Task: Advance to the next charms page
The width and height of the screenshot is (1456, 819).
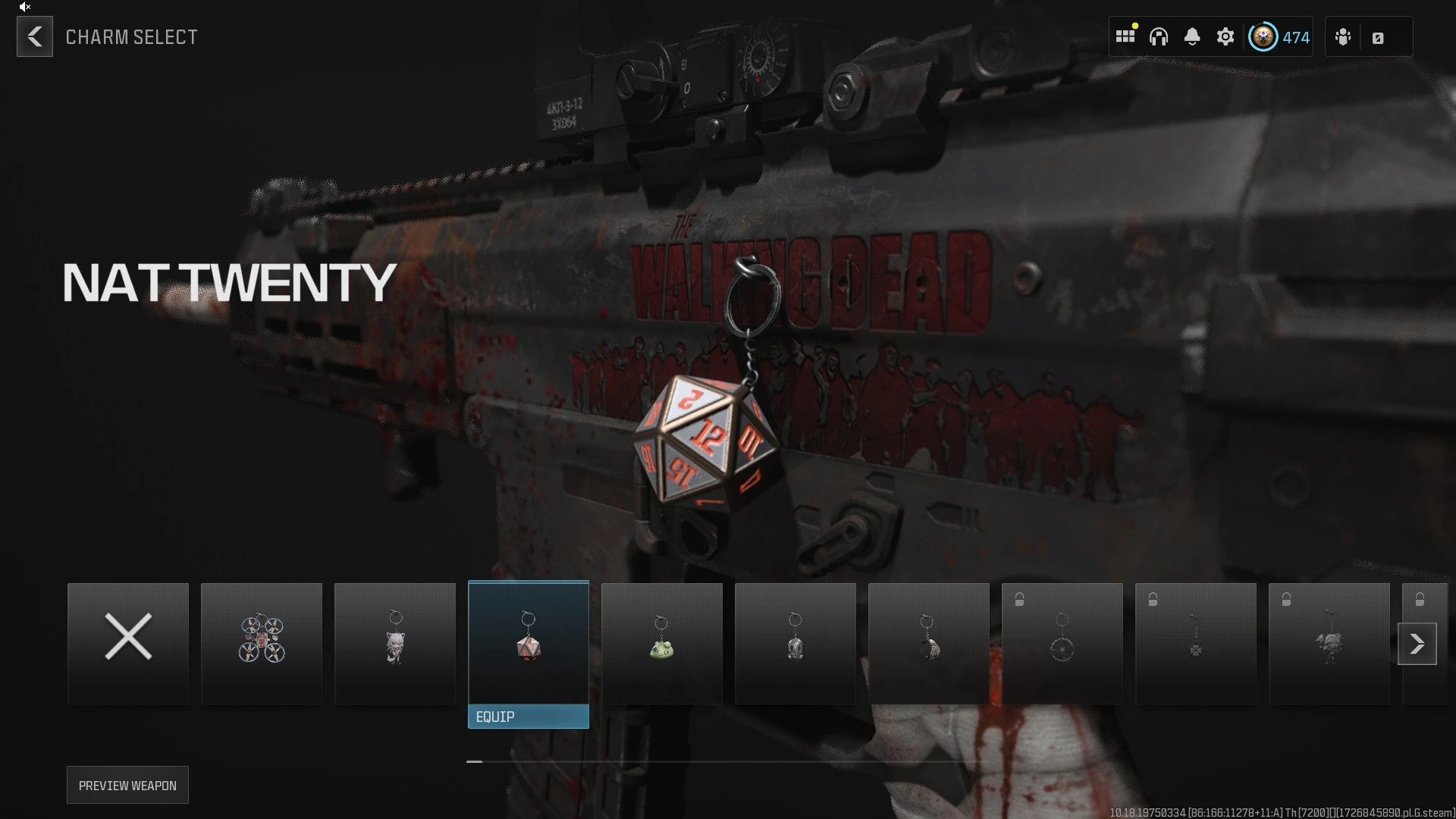Action: [1417, 643]
